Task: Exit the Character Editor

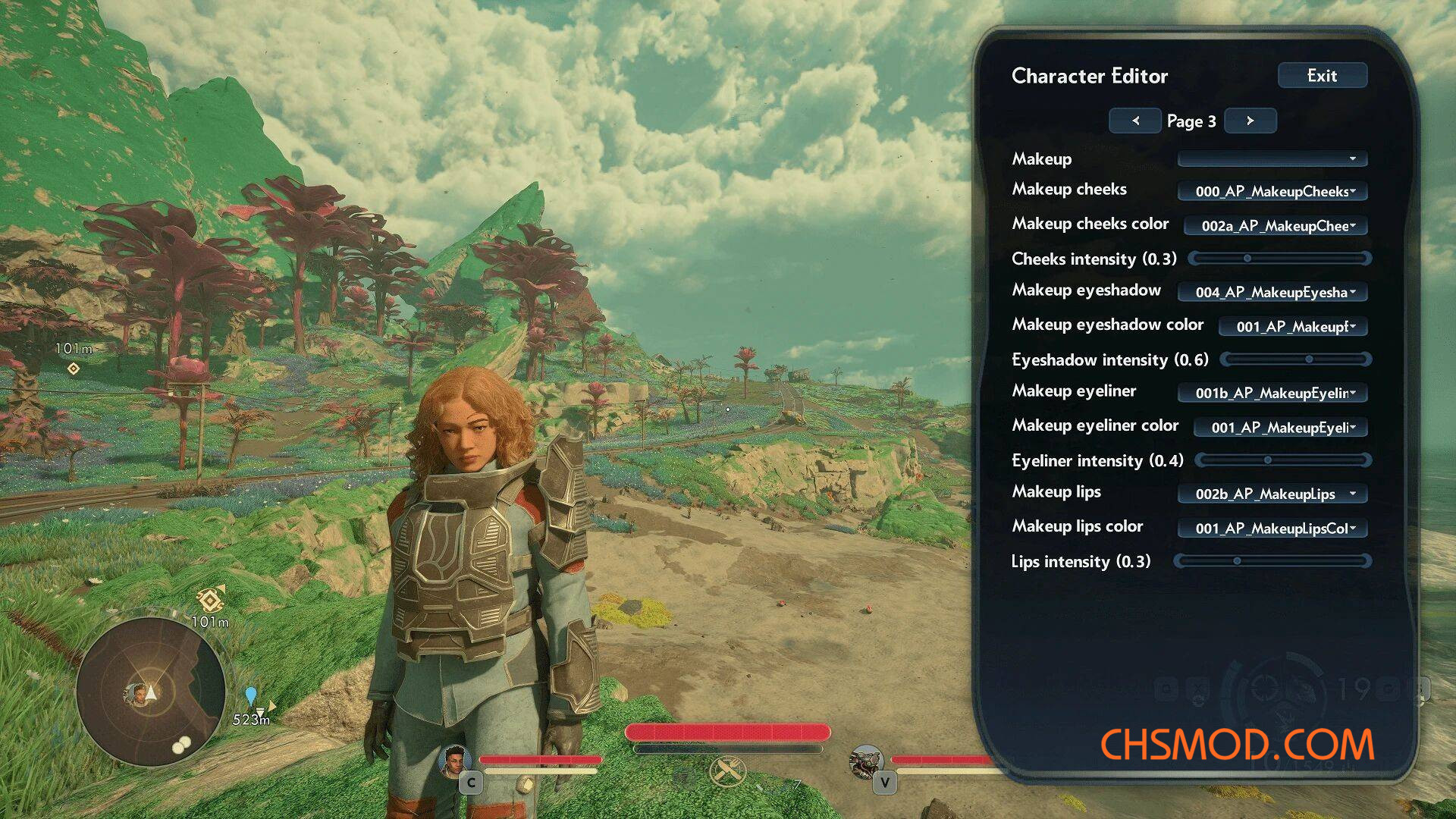Action: pyautogui.click(x=1322, y=76)
